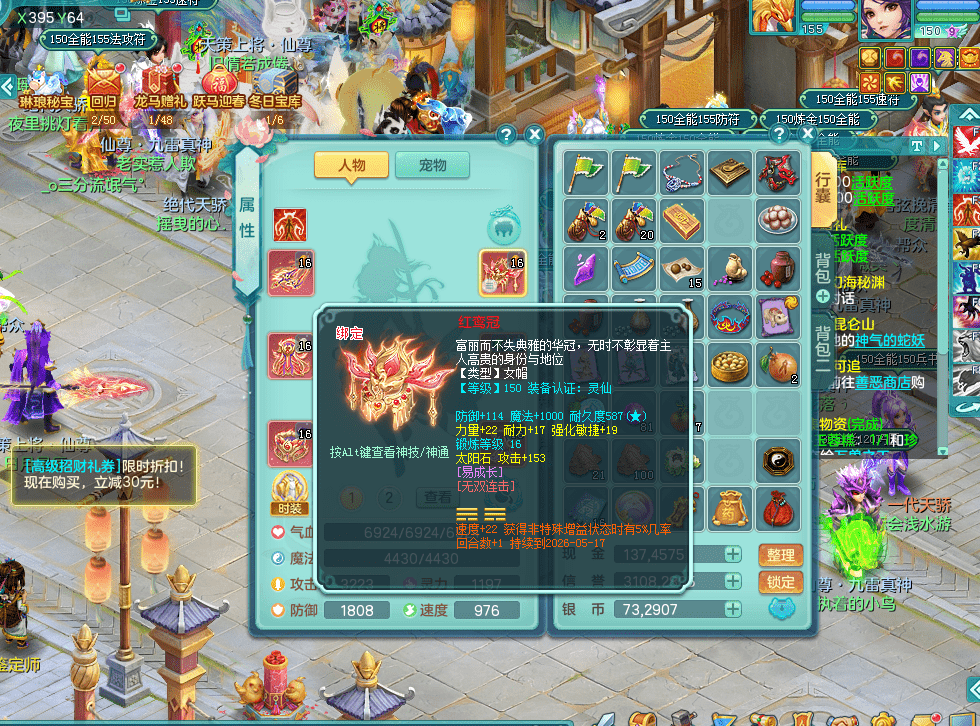The image size is (980, 726).
Task: Switch to the 人物 character tab
Action: click(x=351, y=165)
